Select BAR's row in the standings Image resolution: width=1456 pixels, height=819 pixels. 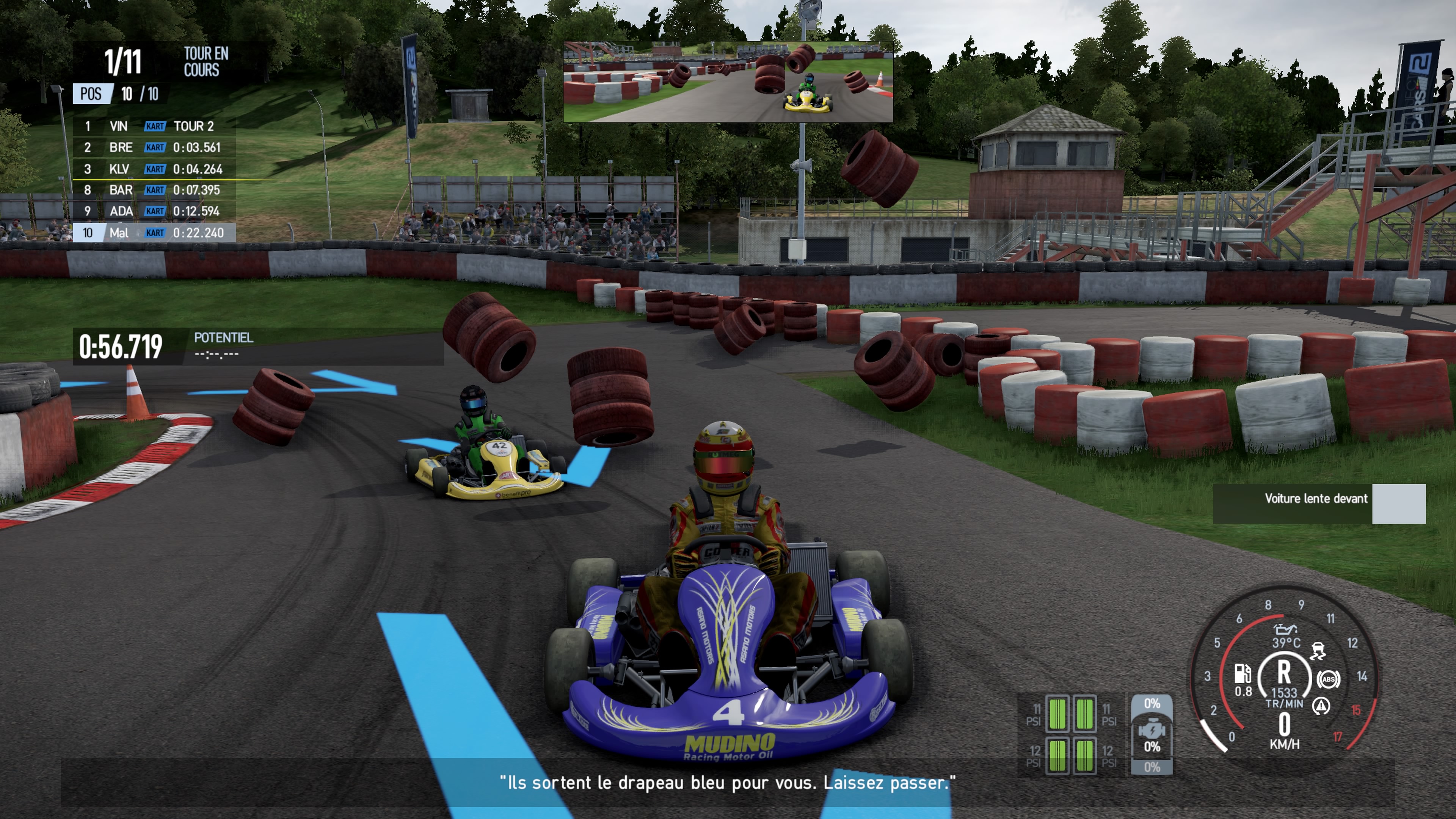pyautogui.click(x=154, y=190)
